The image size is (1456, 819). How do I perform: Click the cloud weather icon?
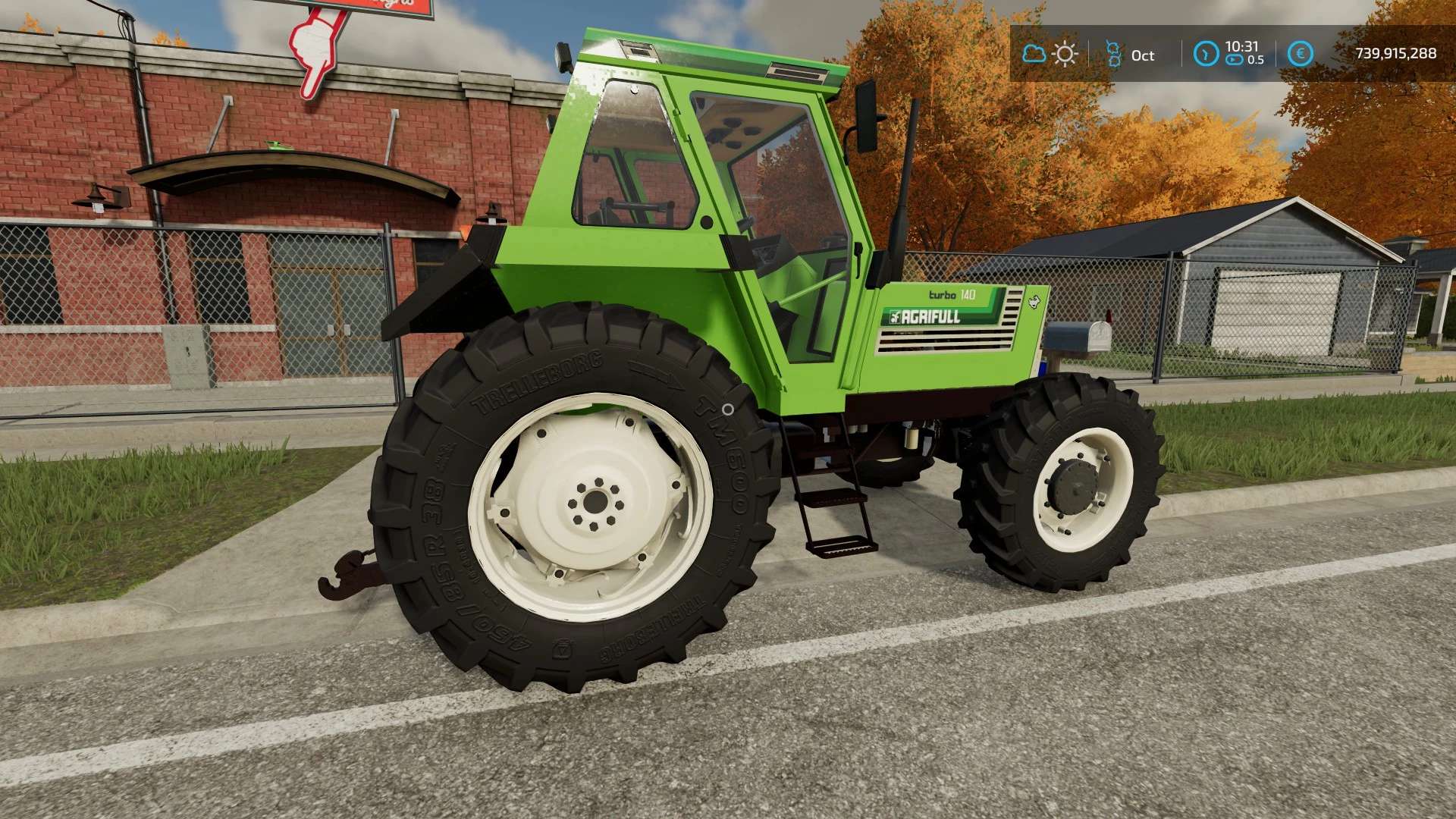[1034, 54]
